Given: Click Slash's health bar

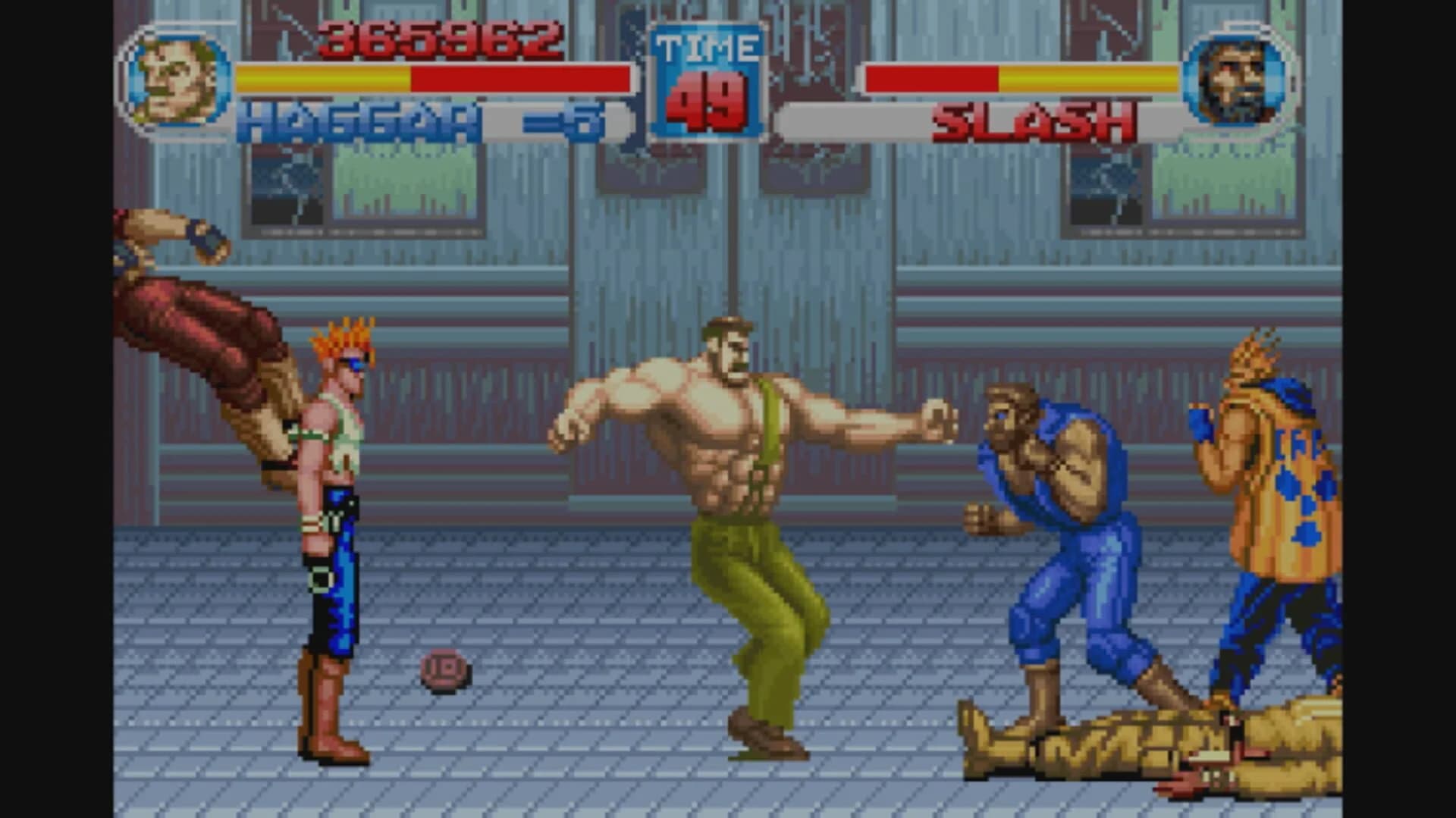Looking at the screenshot, I should point(1024,76).
